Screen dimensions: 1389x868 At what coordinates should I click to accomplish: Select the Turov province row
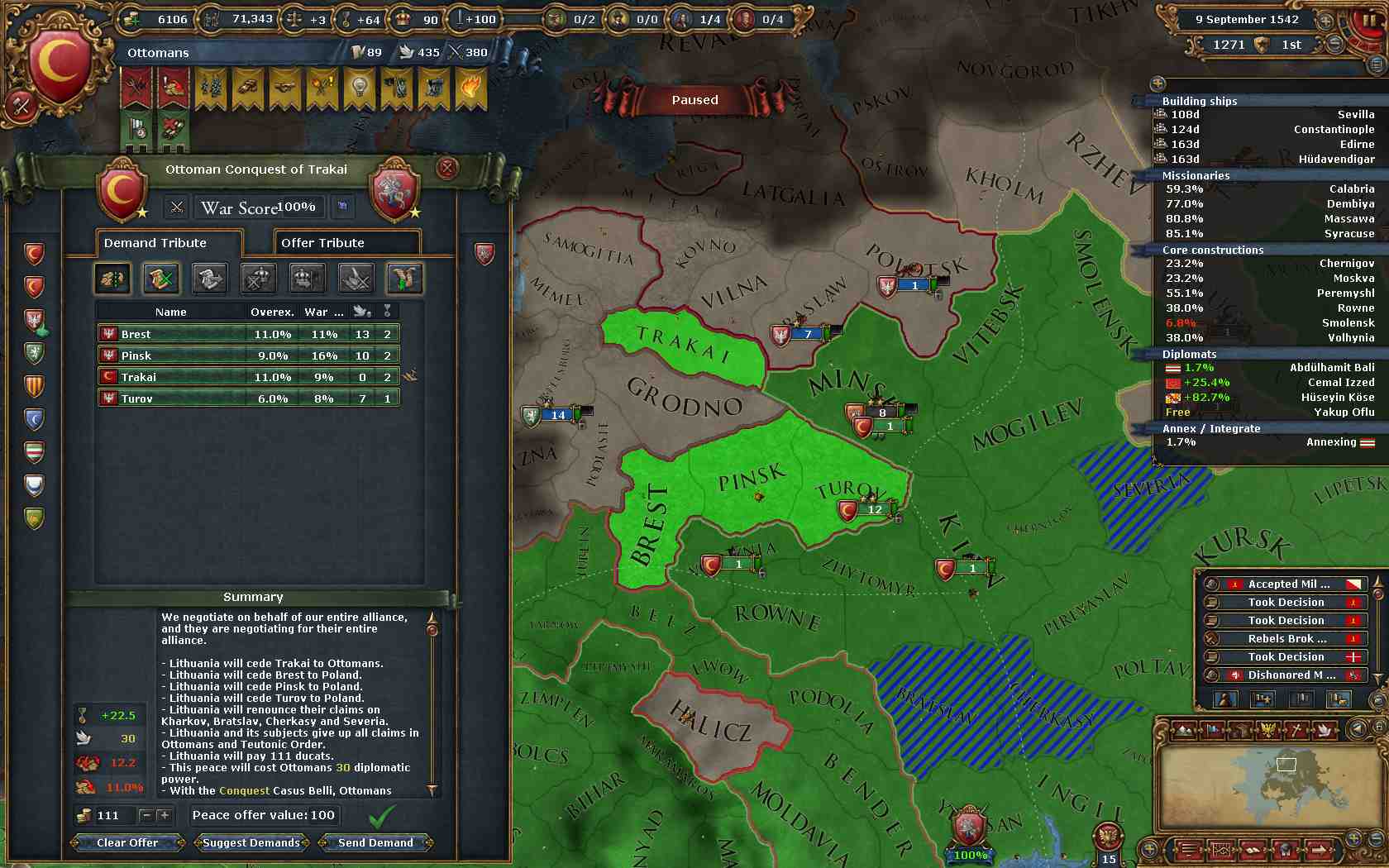[248, 398]
